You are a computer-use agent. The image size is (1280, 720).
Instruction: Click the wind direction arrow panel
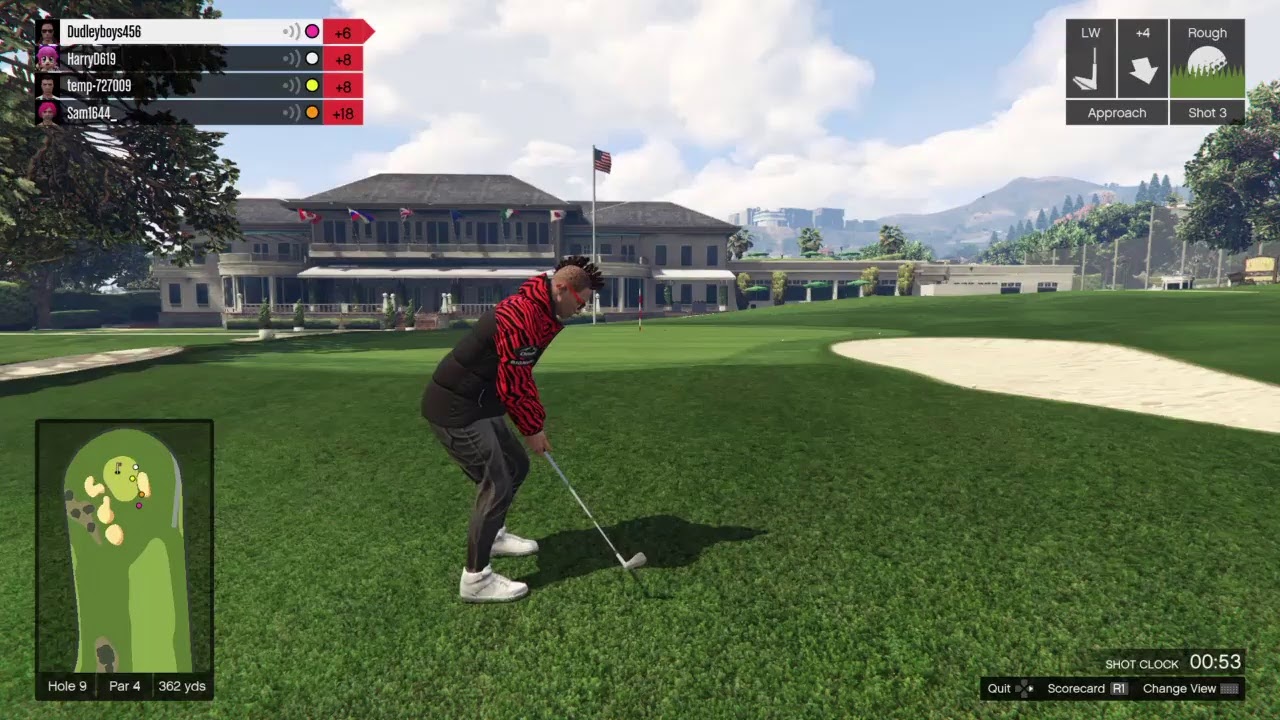pyautogui.click(x=1143, y=59)
